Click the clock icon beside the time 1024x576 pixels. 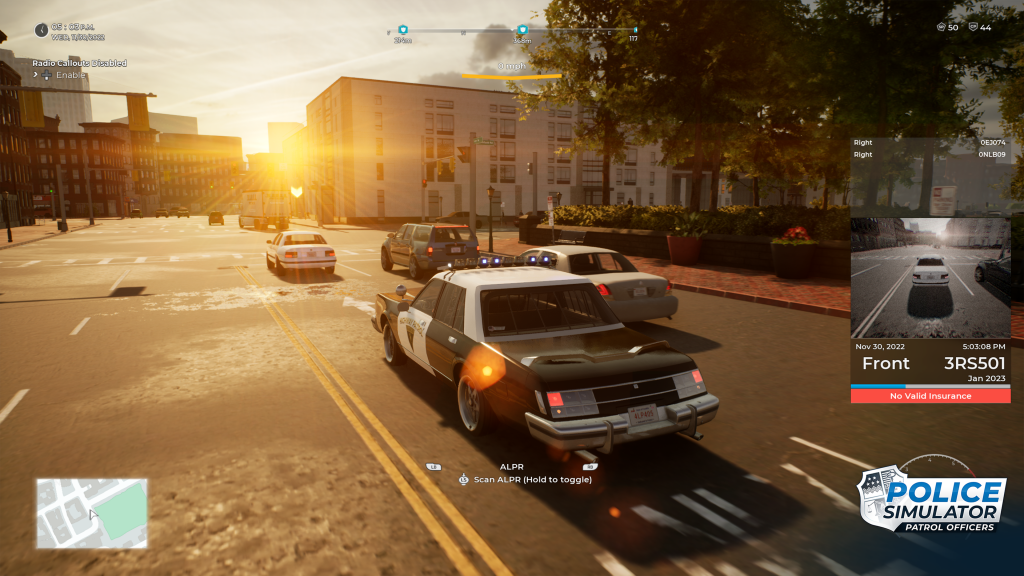(x=41, y=30)
